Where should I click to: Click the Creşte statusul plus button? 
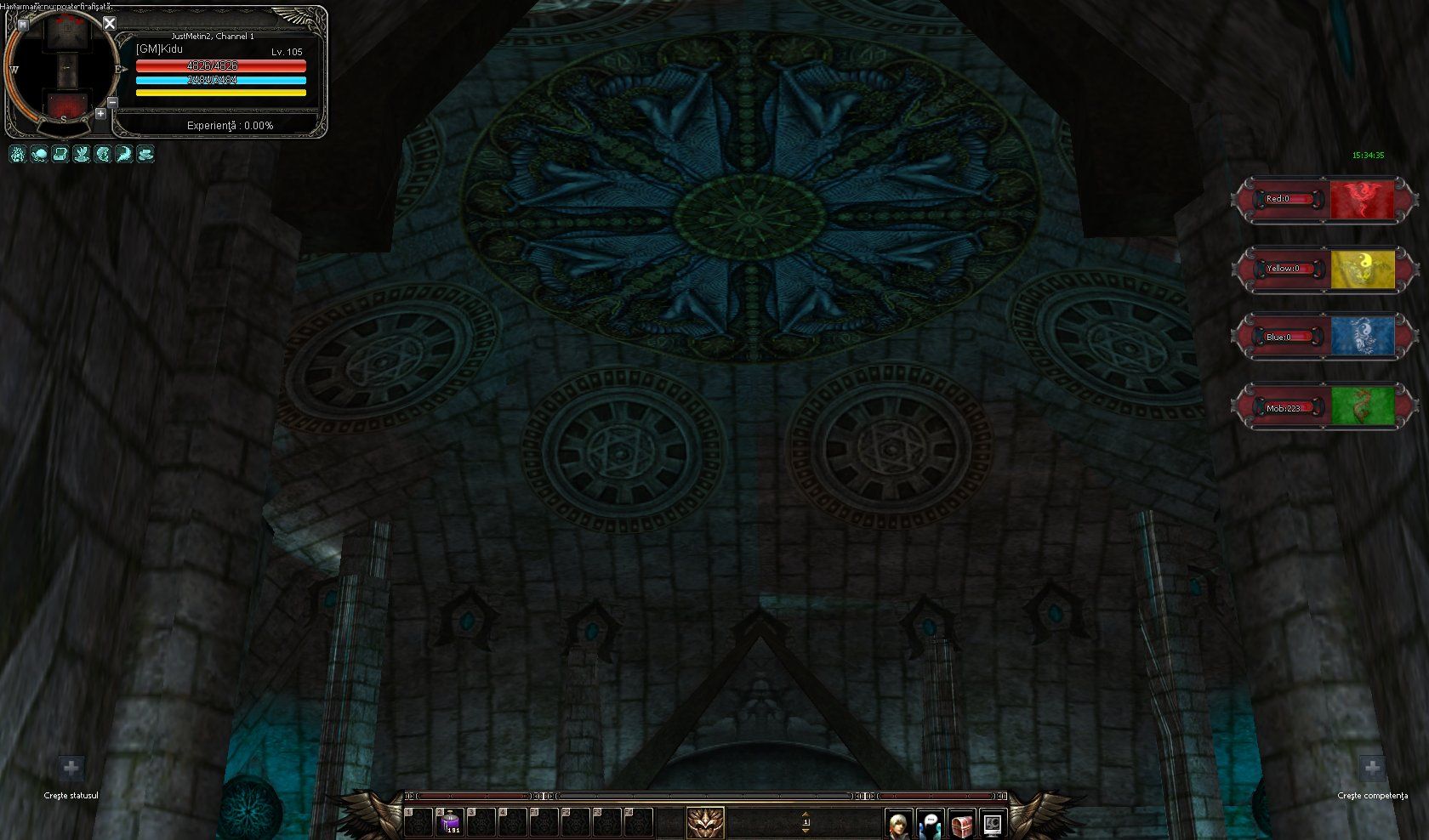coord(71,769)
